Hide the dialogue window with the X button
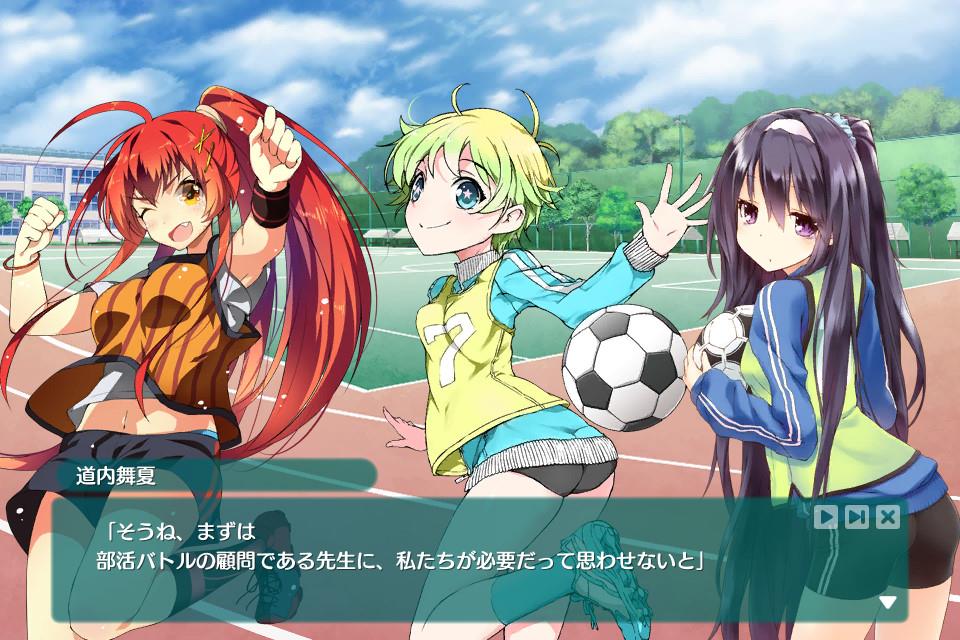Image resolution: width=960 pixels, height=640 pixels. click(888, 516)
